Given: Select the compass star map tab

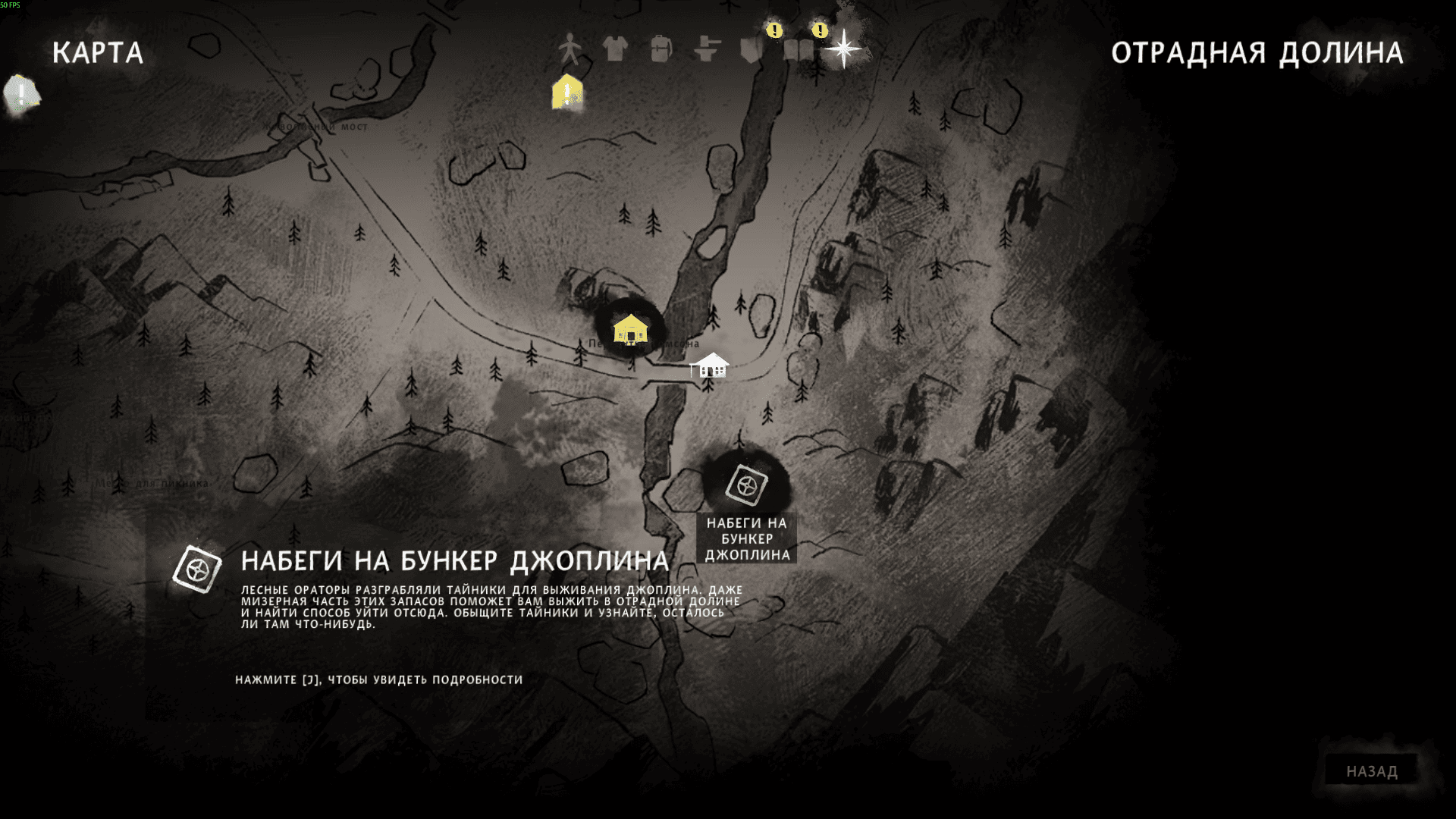Looking at the screenshot, I should pyautogui.click(x=843, y=49).
